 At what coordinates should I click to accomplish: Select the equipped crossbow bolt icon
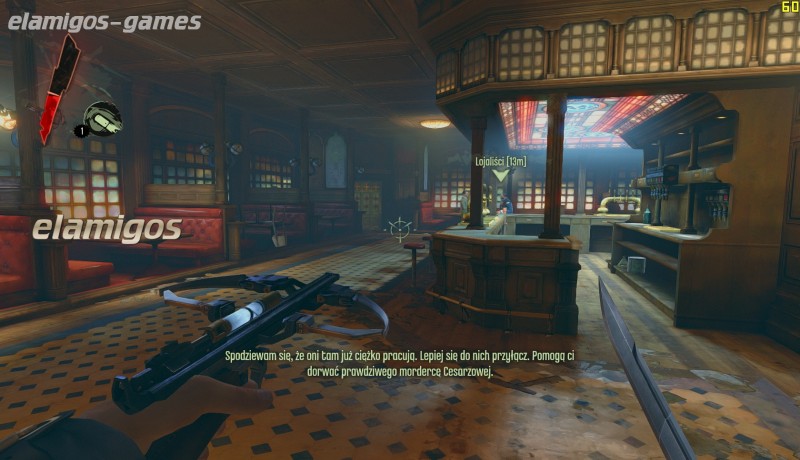pyautogui.click(x=102, y=118)
